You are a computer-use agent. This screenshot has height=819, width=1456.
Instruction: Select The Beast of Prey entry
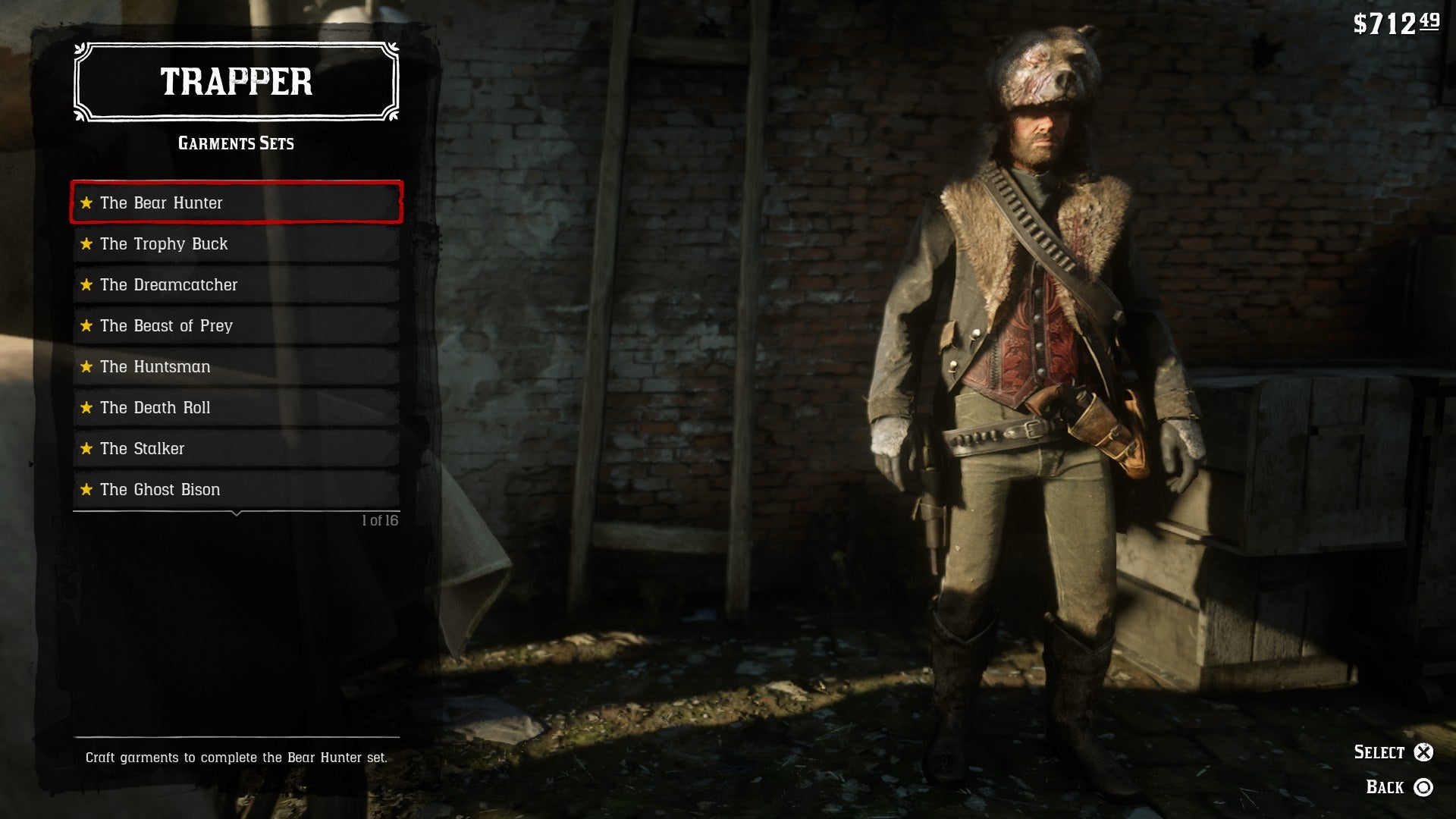pyautogui.click(x=236, y=325)
